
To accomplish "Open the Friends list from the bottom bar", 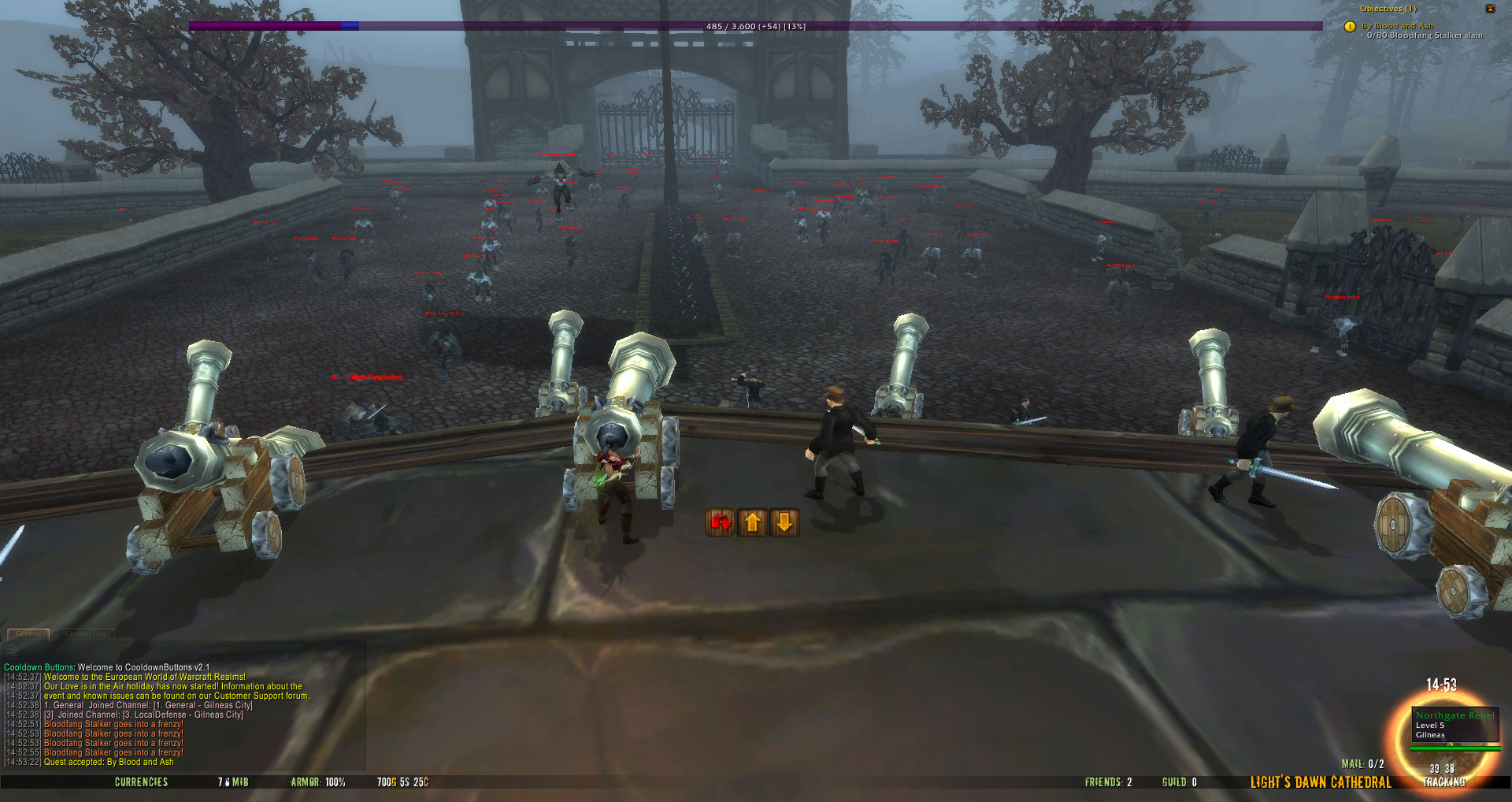I will 1108,782.
